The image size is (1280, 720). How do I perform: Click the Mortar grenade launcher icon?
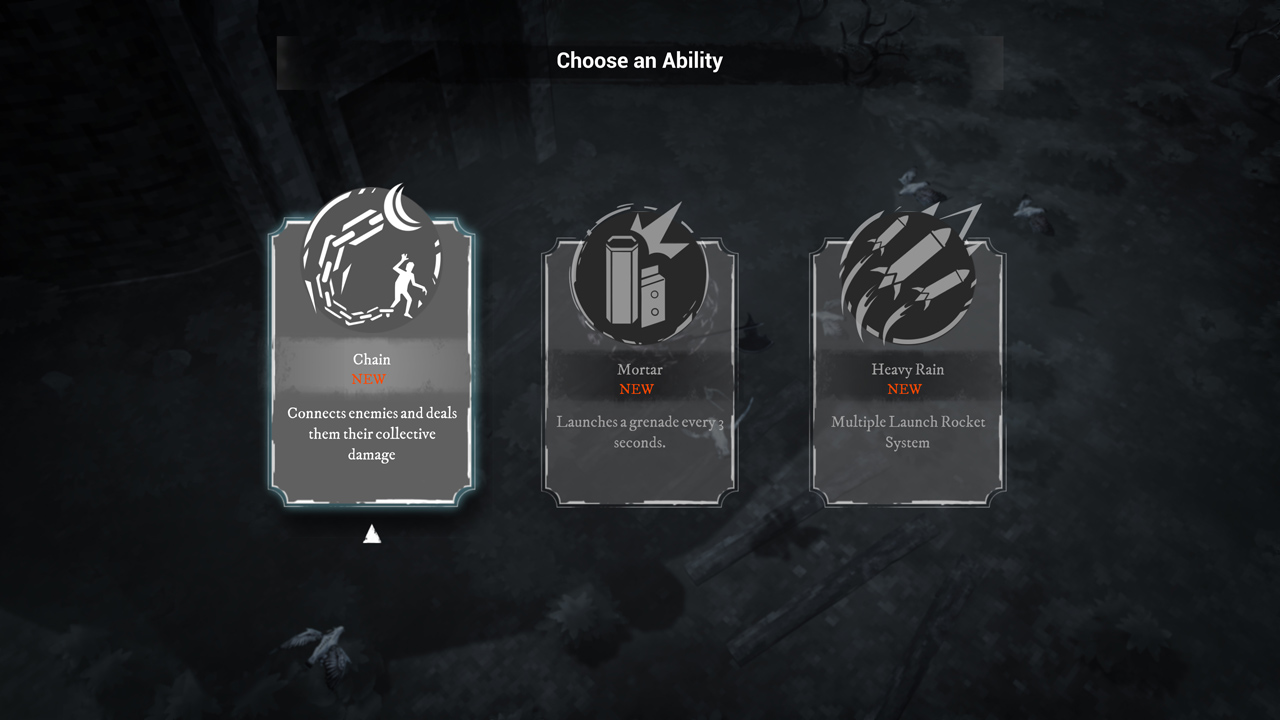pos(640,270)
